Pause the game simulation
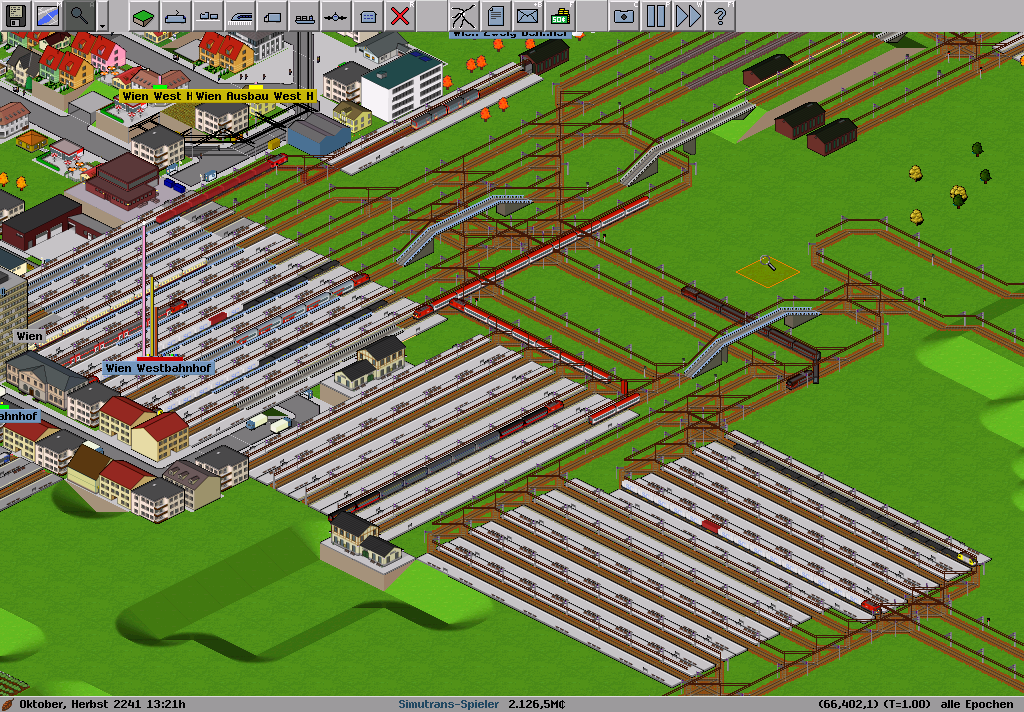The width and height of the screenshot is (1024, 712). coord(655,15)
